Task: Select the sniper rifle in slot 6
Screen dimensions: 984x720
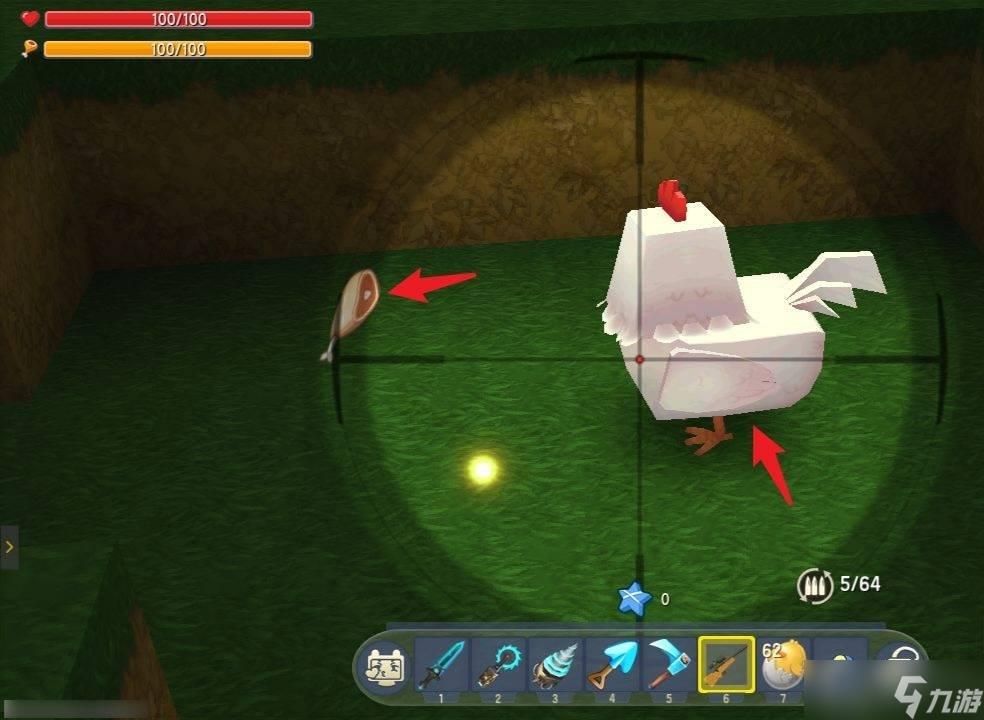Action: click(726, 663)
